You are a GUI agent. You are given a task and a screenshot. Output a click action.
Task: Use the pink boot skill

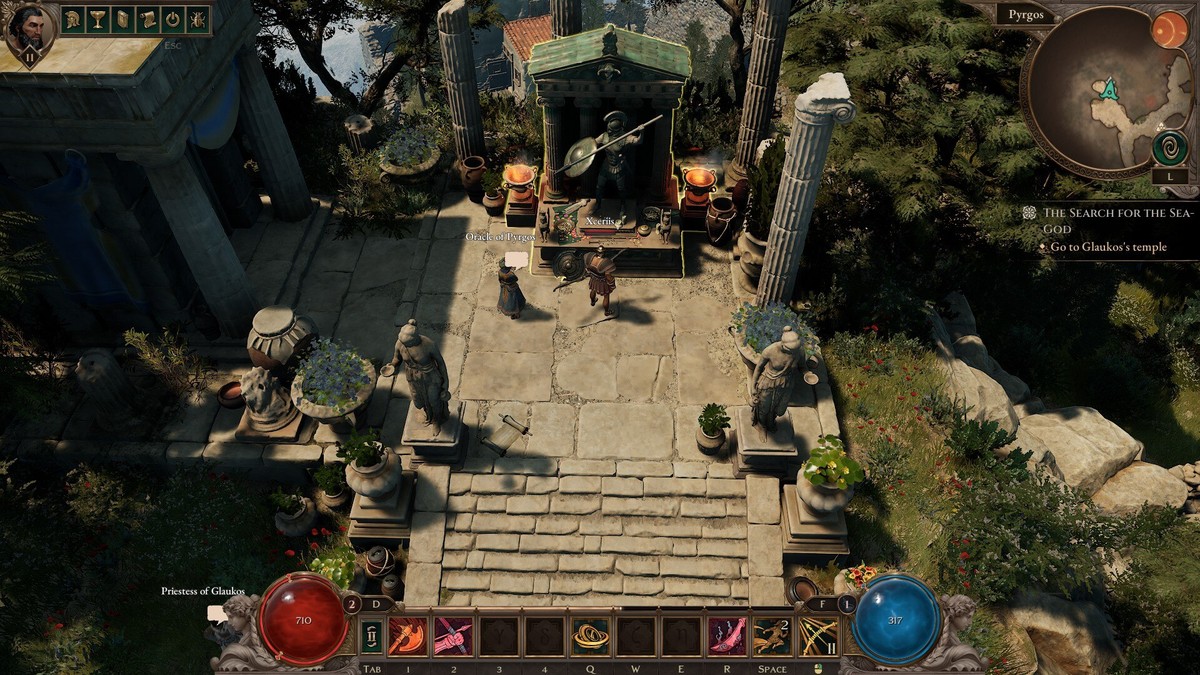click(x=727, y=637)
